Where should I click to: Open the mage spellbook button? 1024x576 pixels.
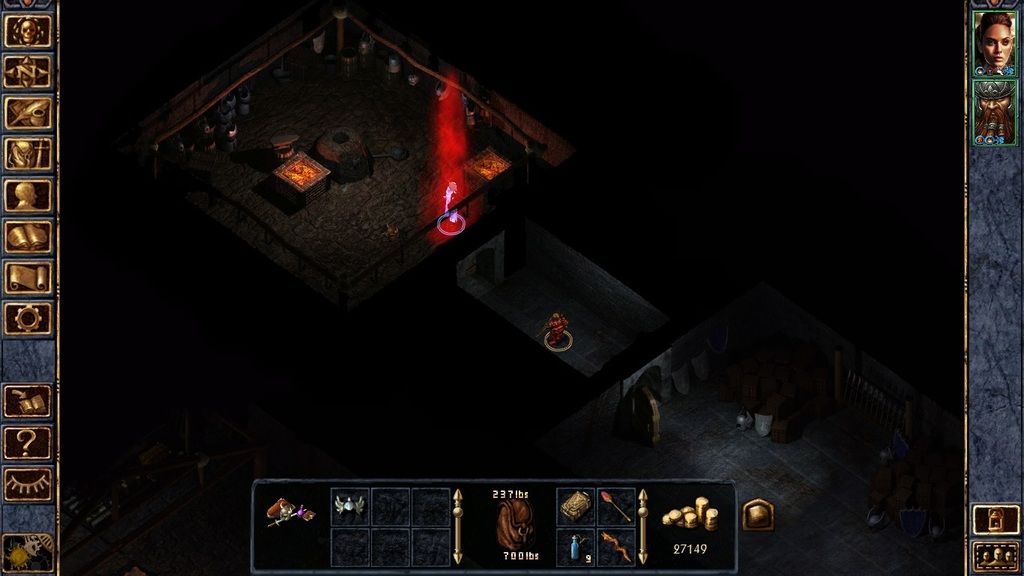(x=28, y=236)
